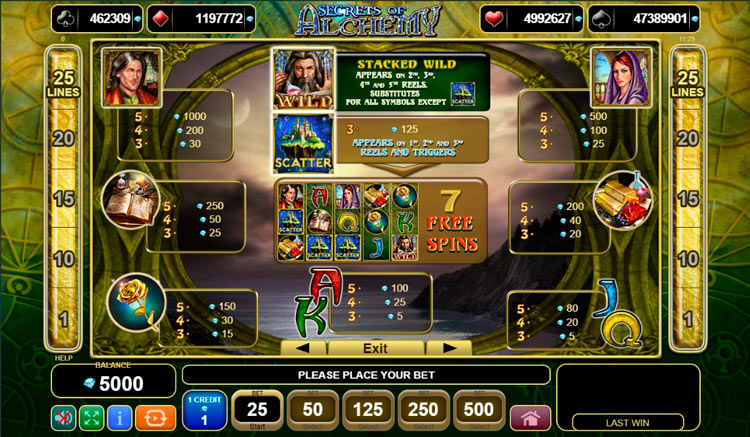Toggle the sound mute icon
Image resolution: width=750 pixels, height=437 pixels.
[x=64, y=417]
